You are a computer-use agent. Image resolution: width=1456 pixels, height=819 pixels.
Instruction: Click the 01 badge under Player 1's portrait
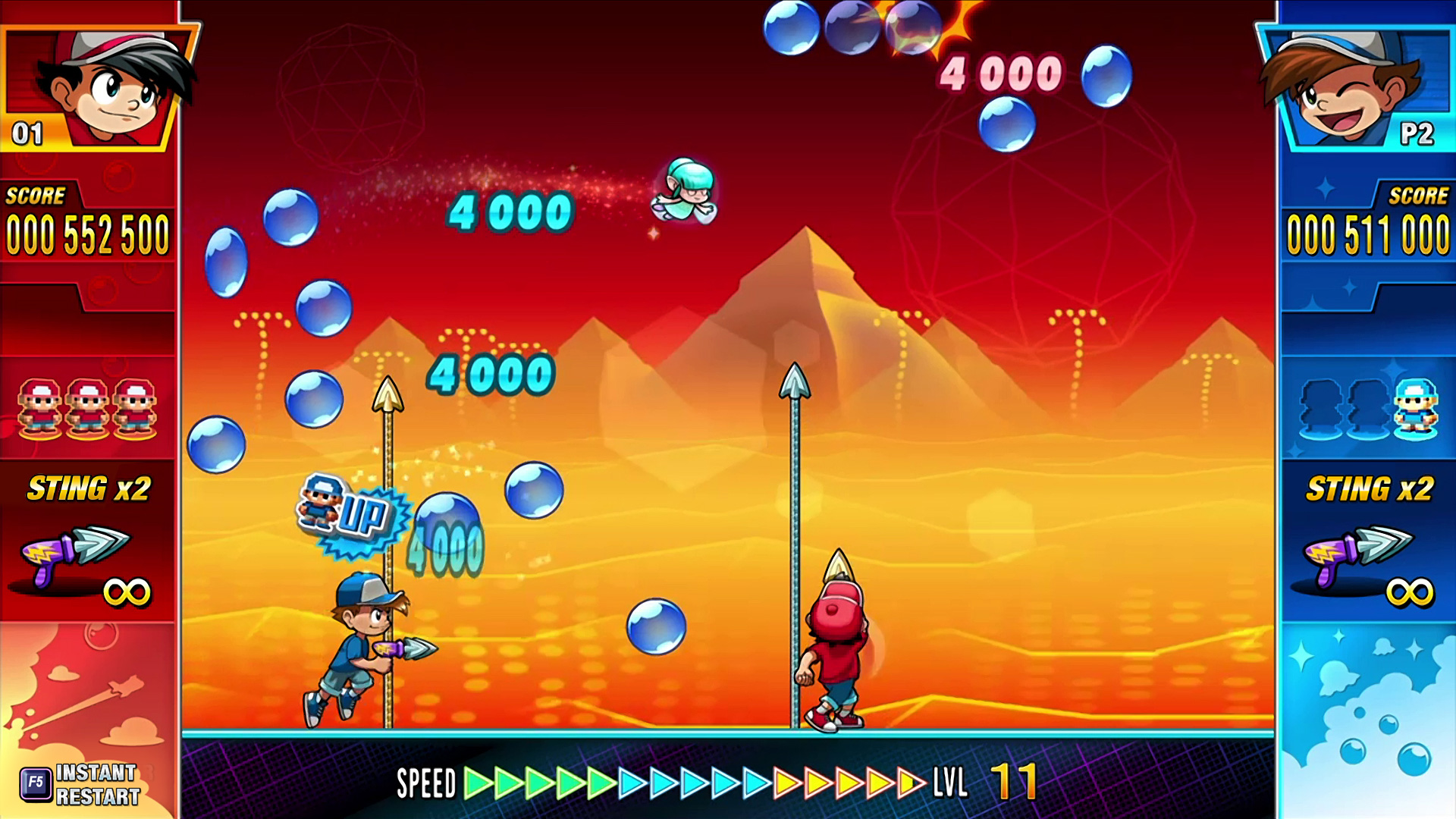click(28, 134)
